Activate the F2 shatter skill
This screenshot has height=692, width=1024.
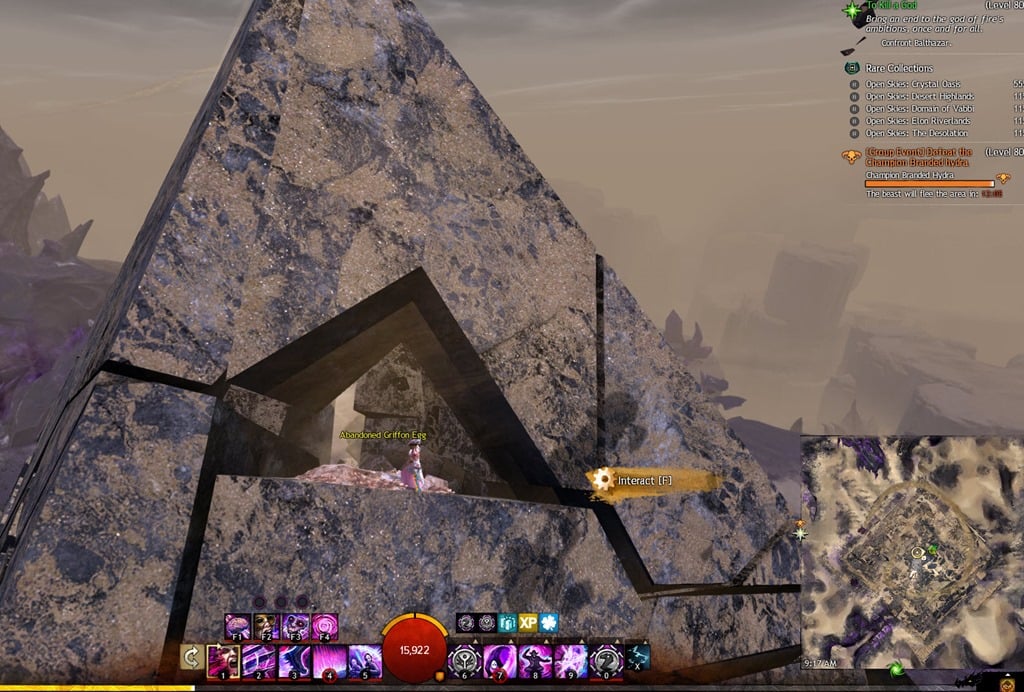click(x=267, y=627)
